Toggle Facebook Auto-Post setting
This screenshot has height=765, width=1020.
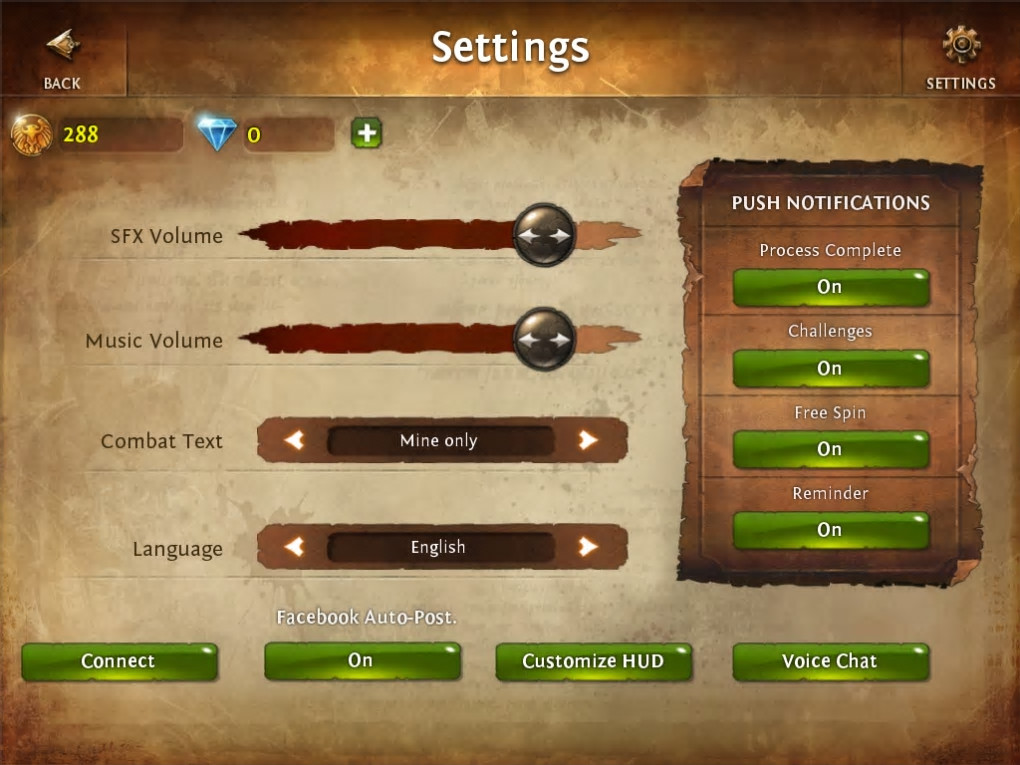click(361, 661)
